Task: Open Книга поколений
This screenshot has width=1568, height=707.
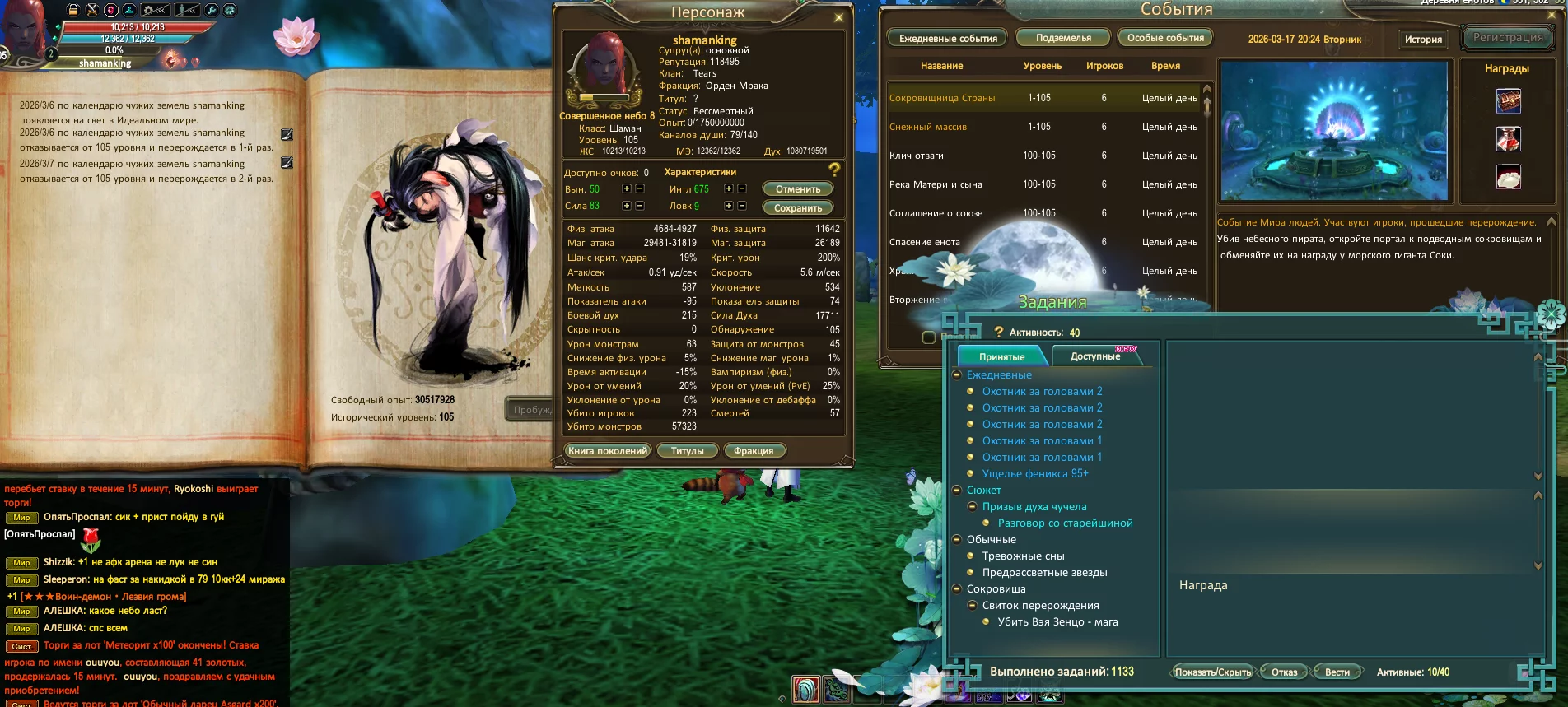Action: pyautogui.click(x=608, y=451)
